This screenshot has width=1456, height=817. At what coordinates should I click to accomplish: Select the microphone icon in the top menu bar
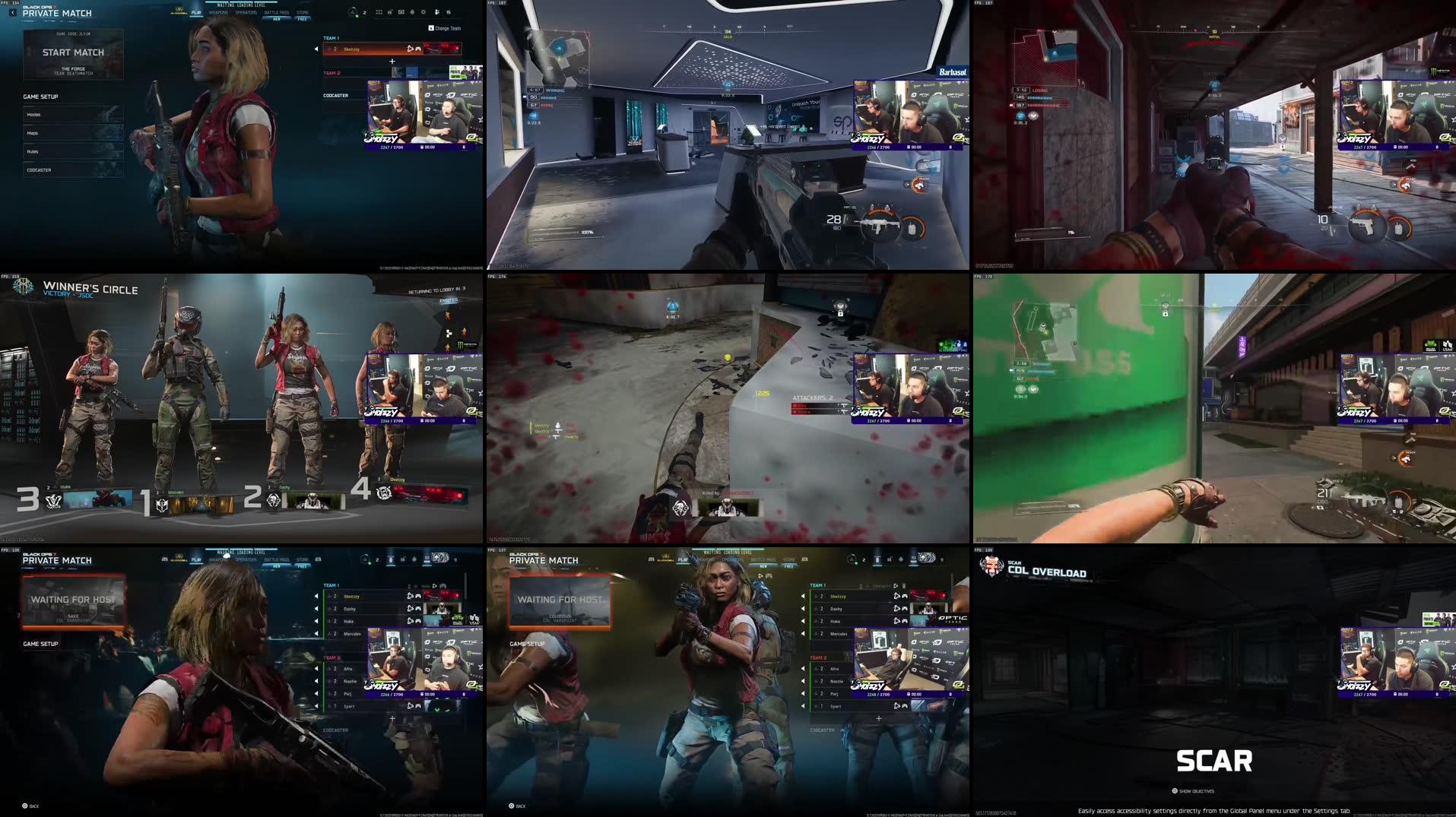click(x=413, y=11)
